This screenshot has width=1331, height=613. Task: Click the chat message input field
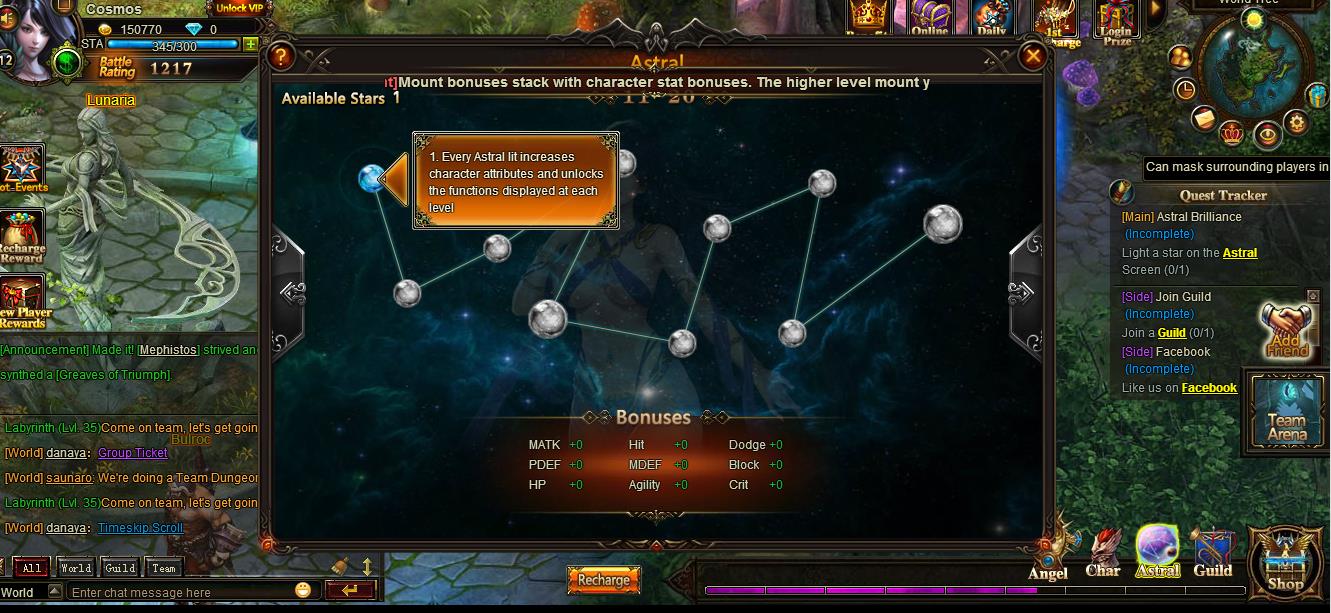(x=180, y=592)
